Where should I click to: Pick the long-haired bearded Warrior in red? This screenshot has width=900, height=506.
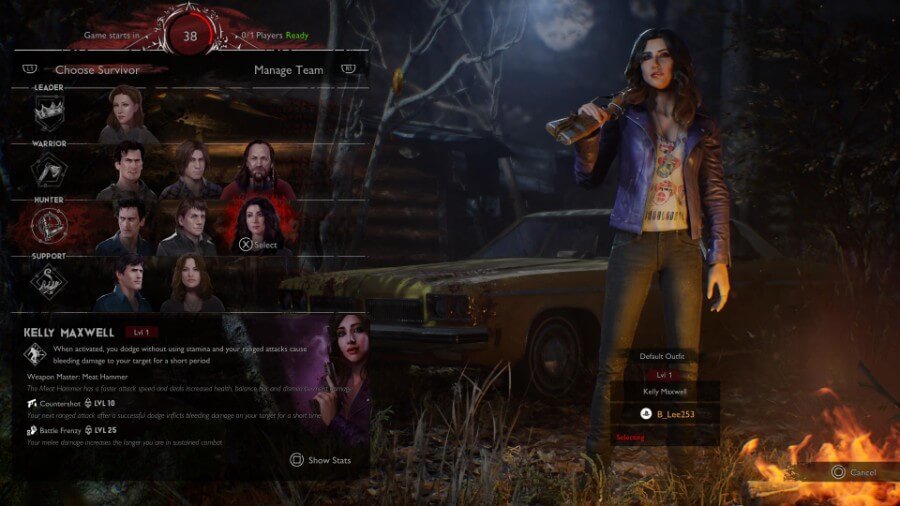pyautogui.click(x=258, y=169)
